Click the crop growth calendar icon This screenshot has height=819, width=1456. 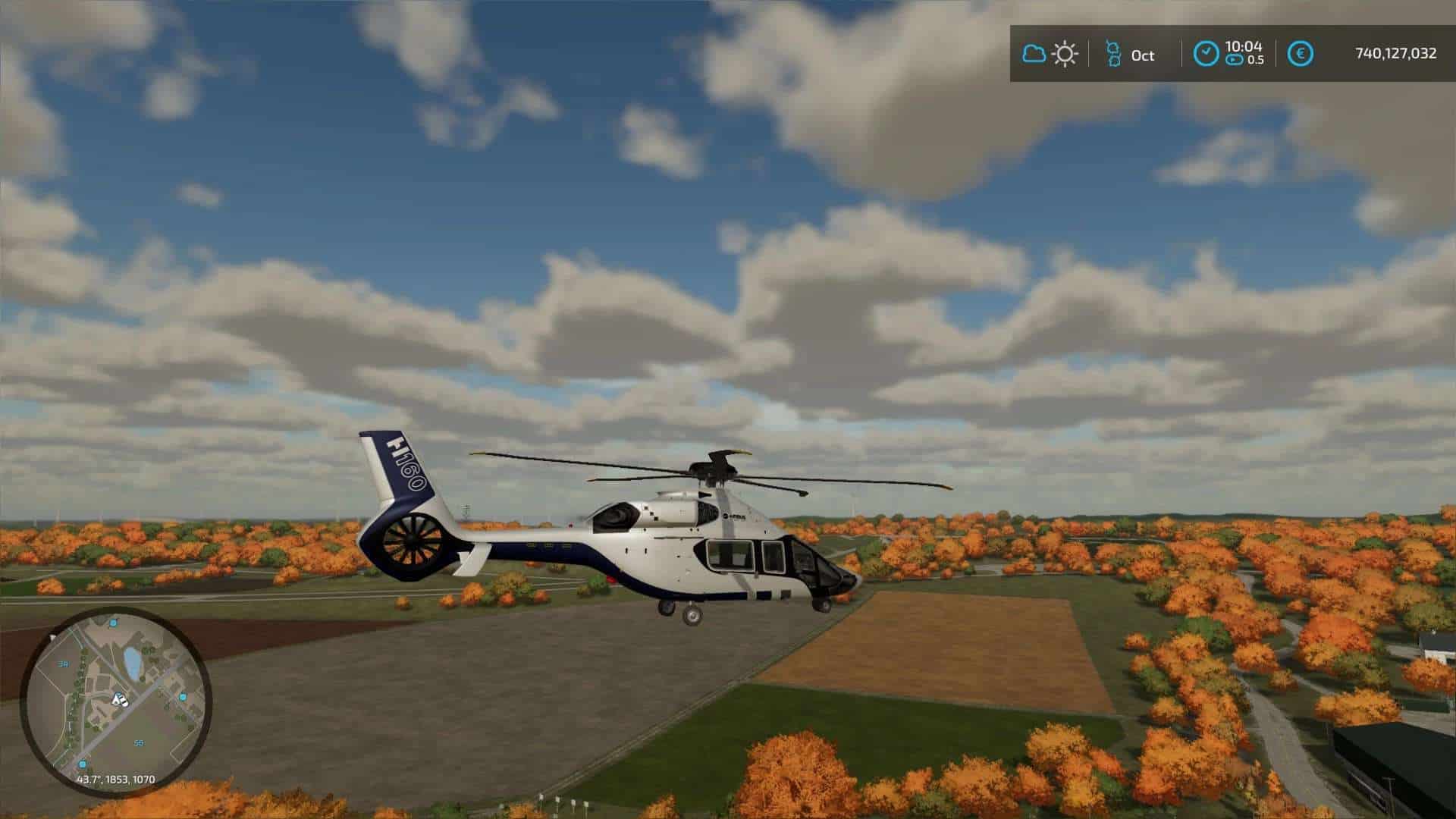click(x=1112, y=55)
